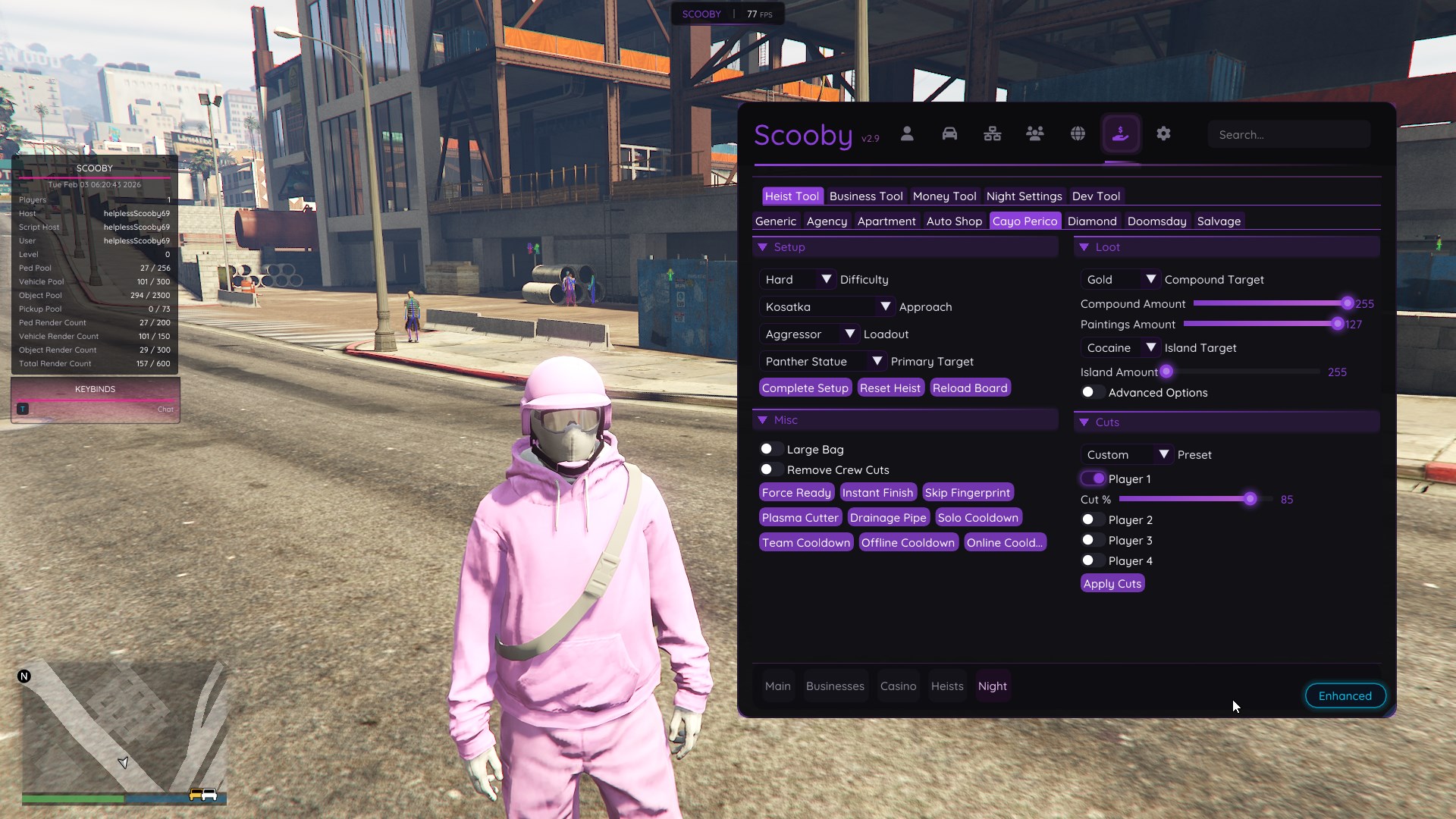
Task: Open the Difficulty dropdown showing Hard
Action: click(x=797, y=279)
